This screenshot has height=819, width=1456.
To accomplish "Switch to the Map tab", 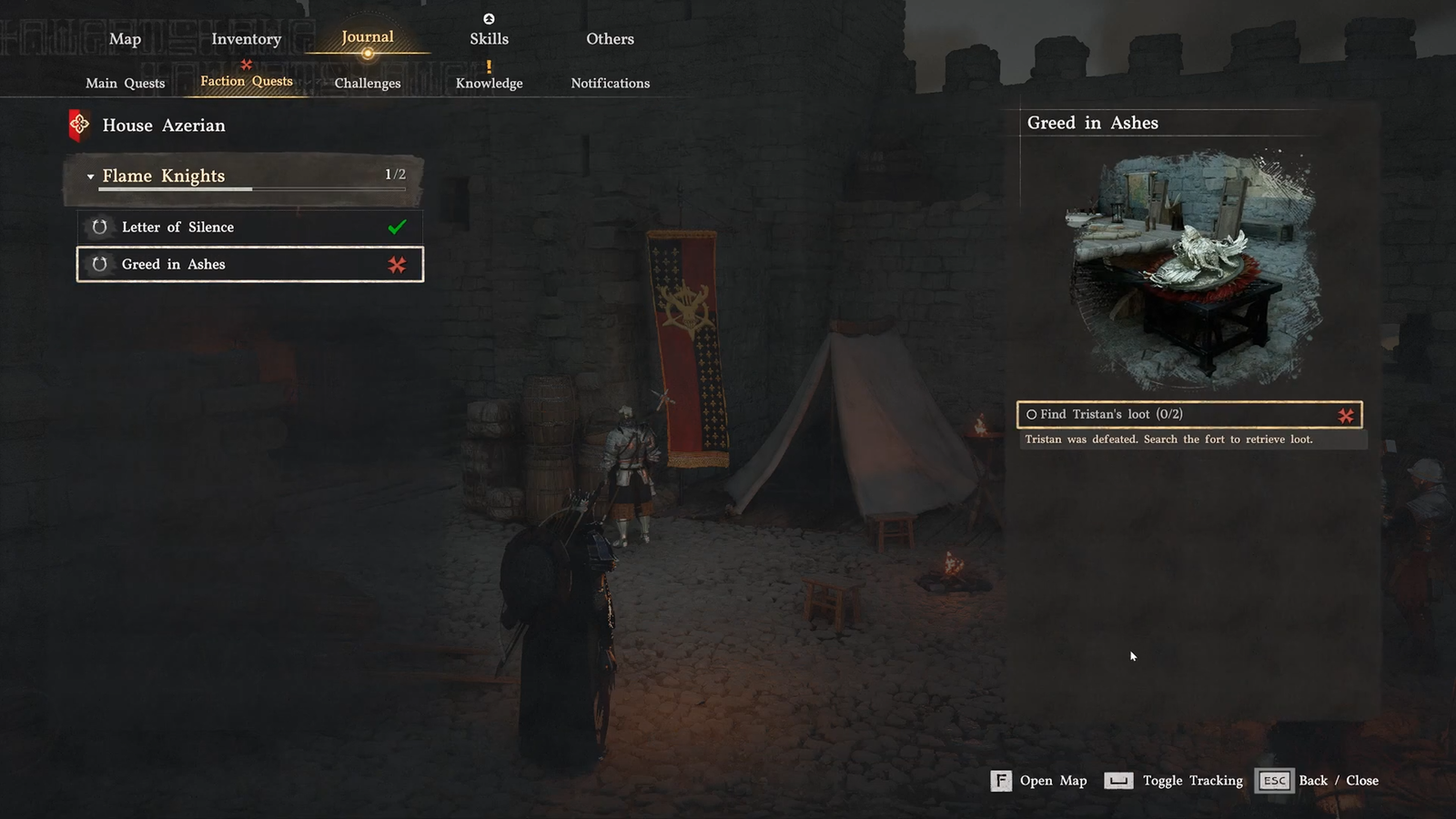I will [125, 39].
